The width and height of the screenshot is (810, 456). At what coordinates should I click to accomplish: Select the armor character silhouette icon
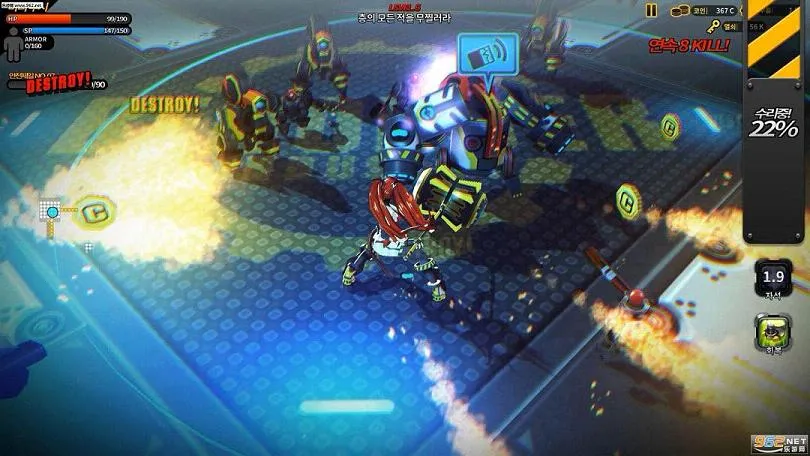point(12,39)
